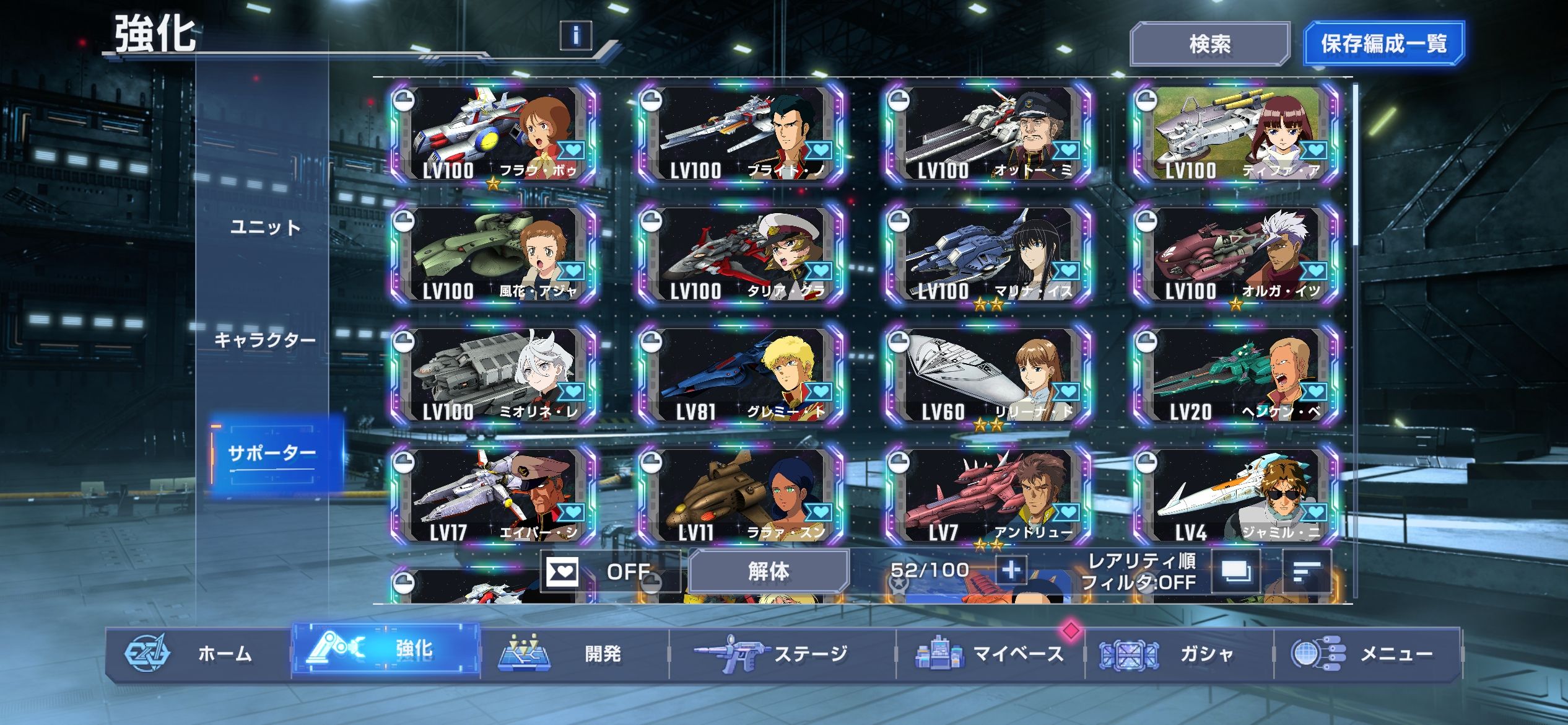Image resolution: width=1568 pixels, height=725 pixels.
Task: Open the 開発 development menu
Action: pyautogui.click(x=574, y=654)
